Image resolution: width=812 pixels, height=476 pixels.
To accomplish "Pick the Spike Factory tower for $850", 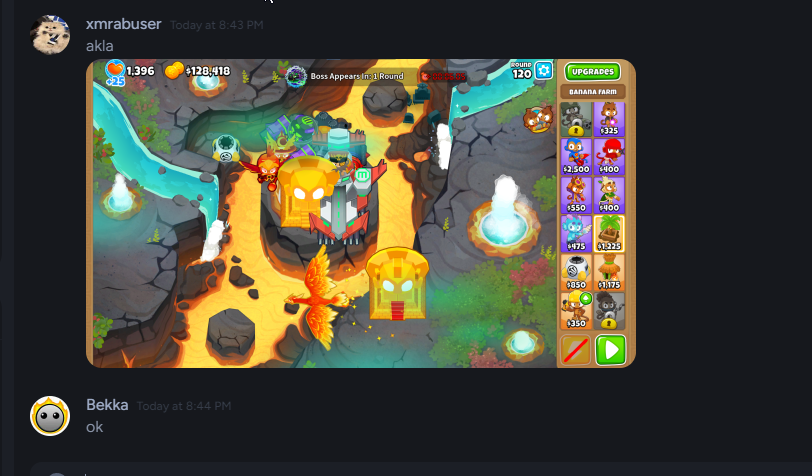I will [x=575, y=271].
